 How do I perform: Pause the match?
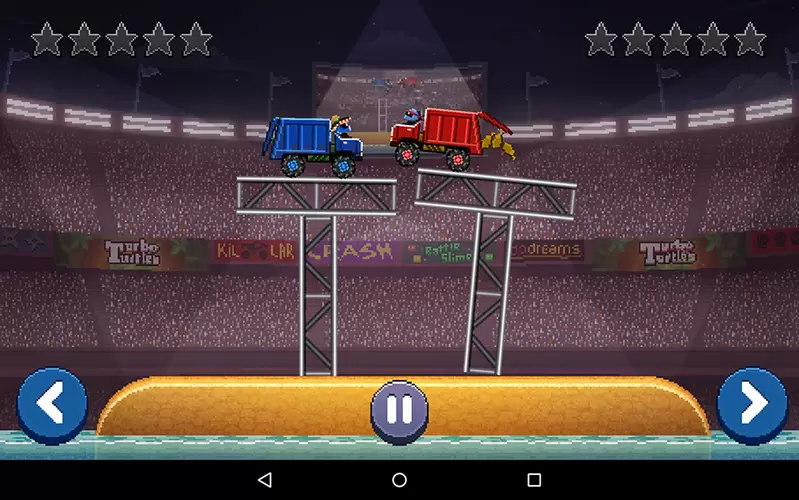pyautogui.click(x=399, y=409)
